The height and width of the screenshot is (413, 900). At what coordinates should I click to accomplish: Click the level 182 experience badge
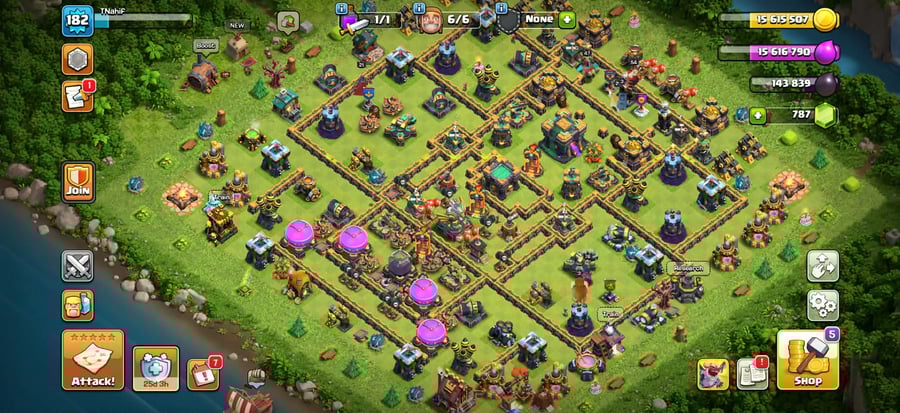click(77, 21)
